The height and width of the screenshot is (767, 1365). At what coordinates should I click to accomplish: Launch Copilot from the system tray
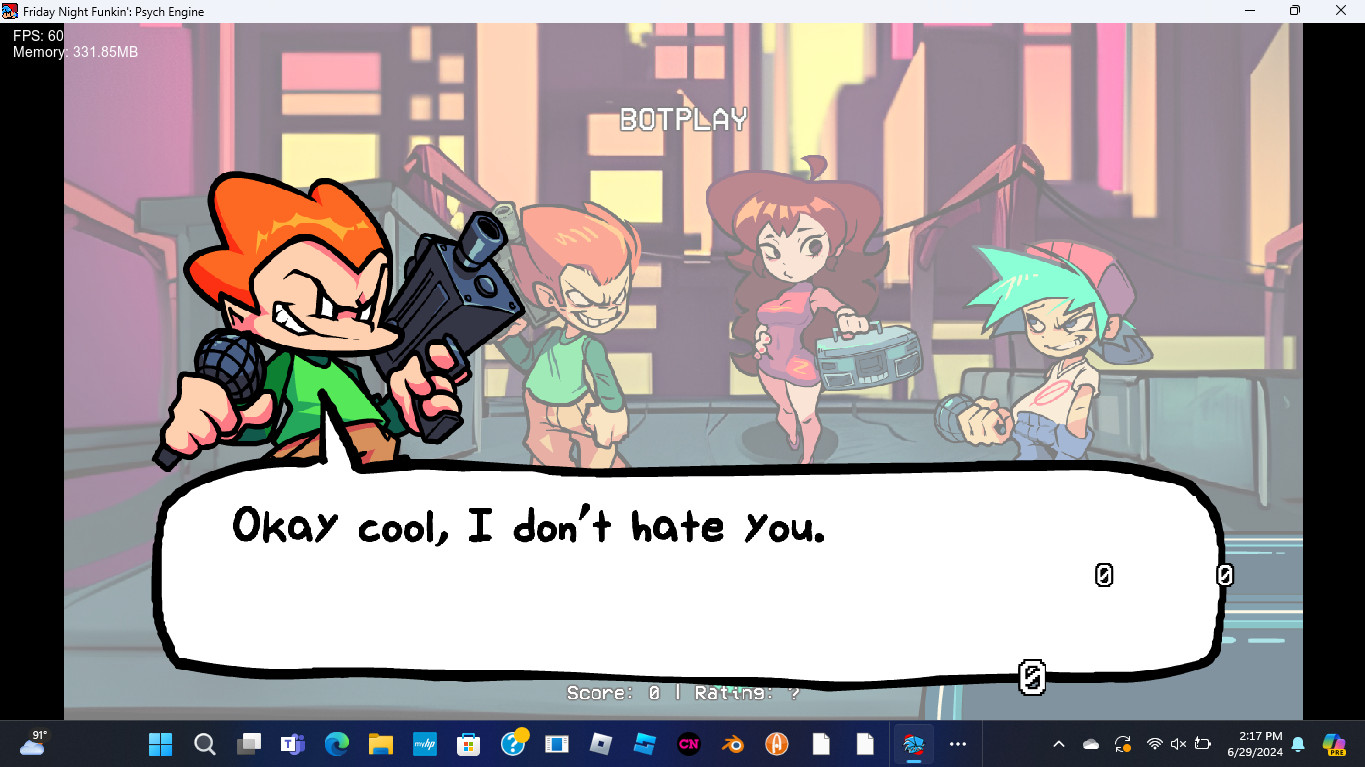(x=1334, y=744)
